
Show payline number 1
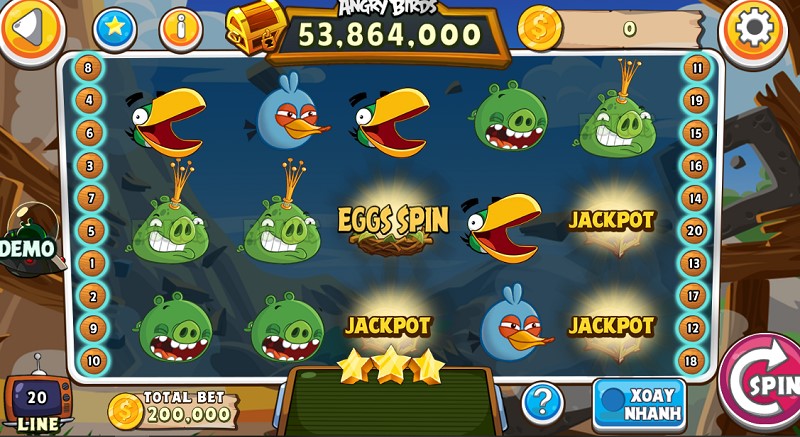91,263
